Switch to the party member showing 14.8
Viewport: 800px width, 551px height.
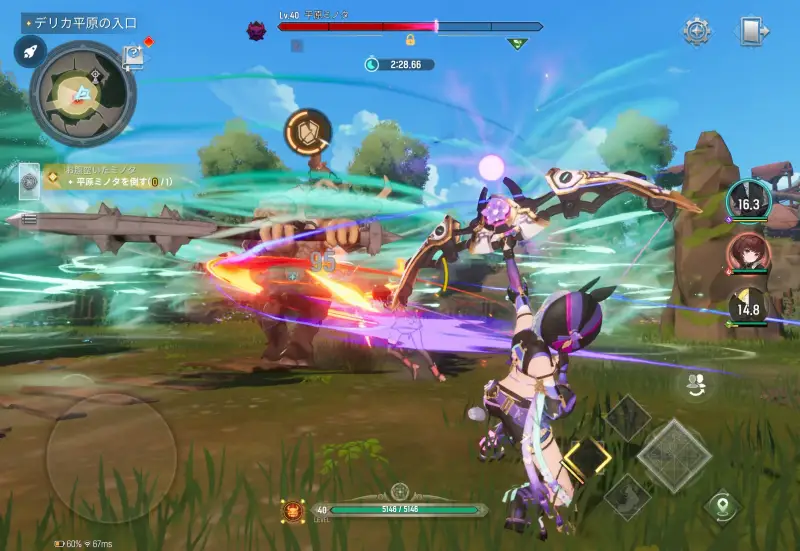(x=745, y=307)
